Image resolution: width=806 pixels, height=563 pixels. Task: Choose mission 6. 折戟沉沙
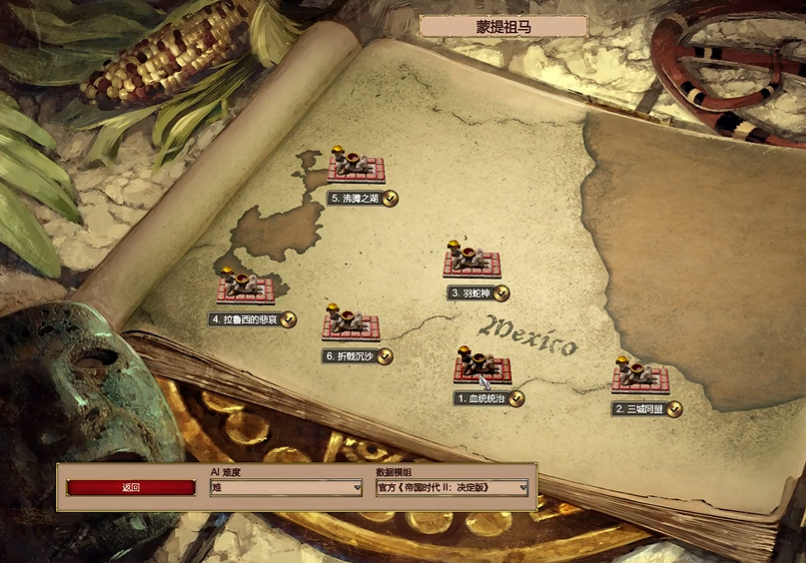tap(350, 326)
